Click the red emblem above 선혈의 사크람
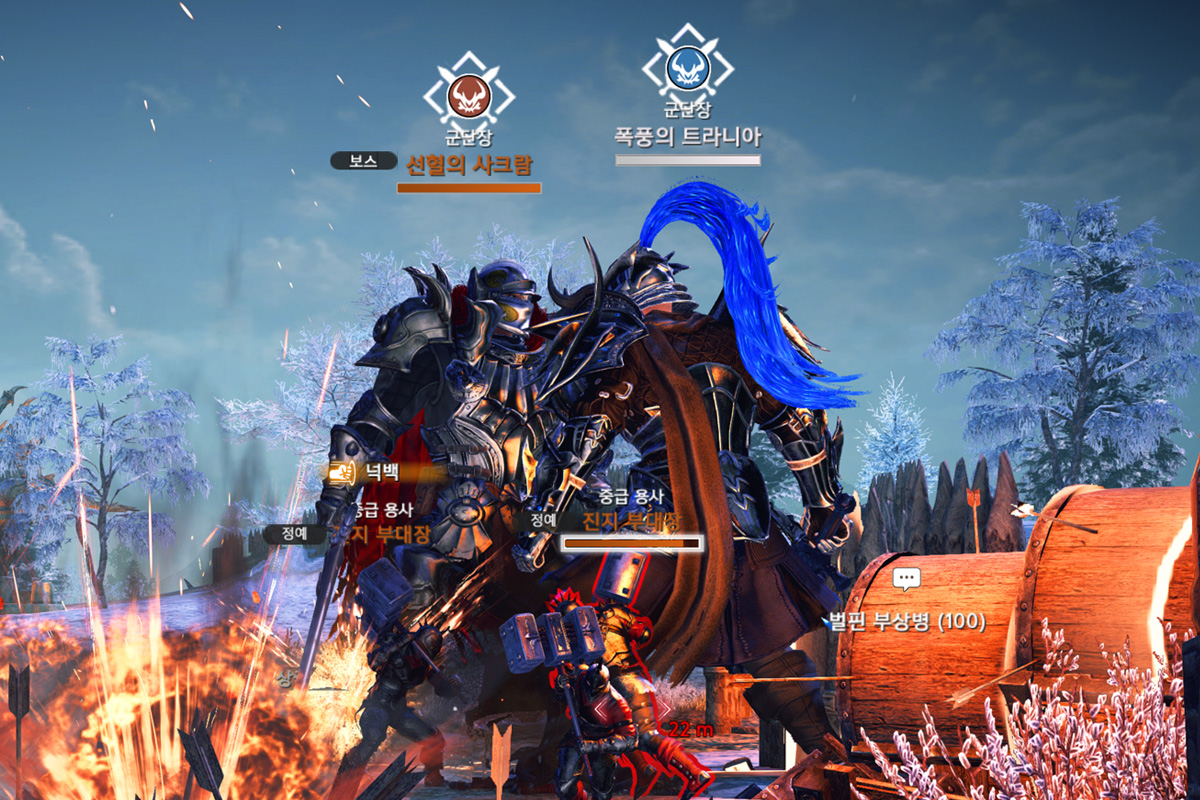 point(468,96)
